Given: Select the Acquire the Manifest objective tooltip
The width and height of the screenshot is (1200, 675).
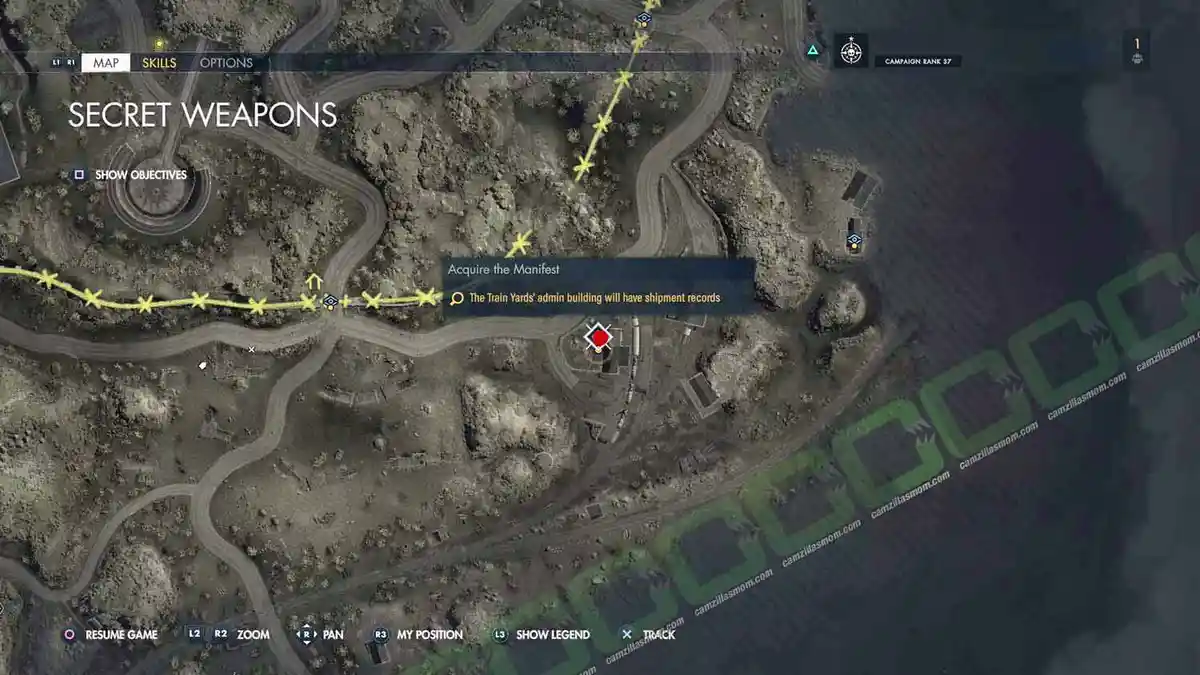Looking at the screenshot, I should tap(598, 287).
